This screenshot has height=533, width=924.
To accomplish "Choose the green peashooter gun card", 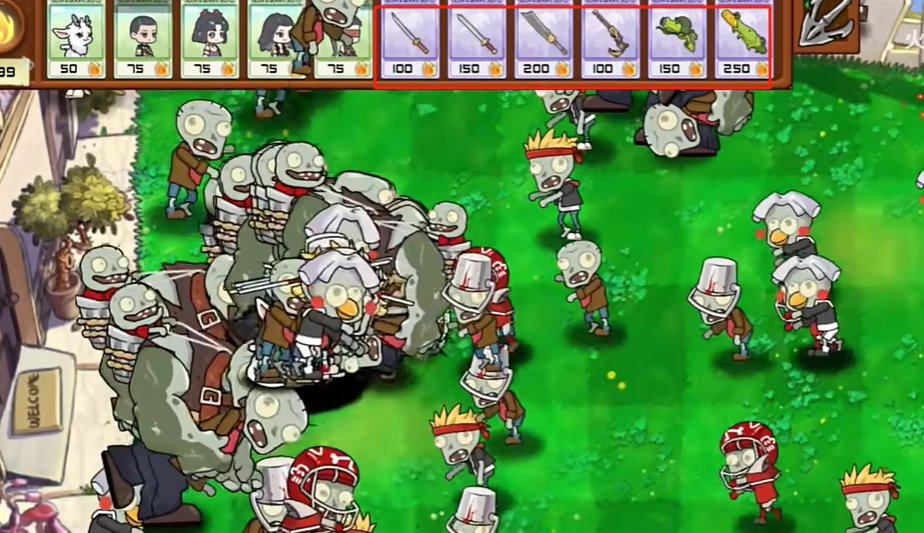I will [x=676, y=38].
